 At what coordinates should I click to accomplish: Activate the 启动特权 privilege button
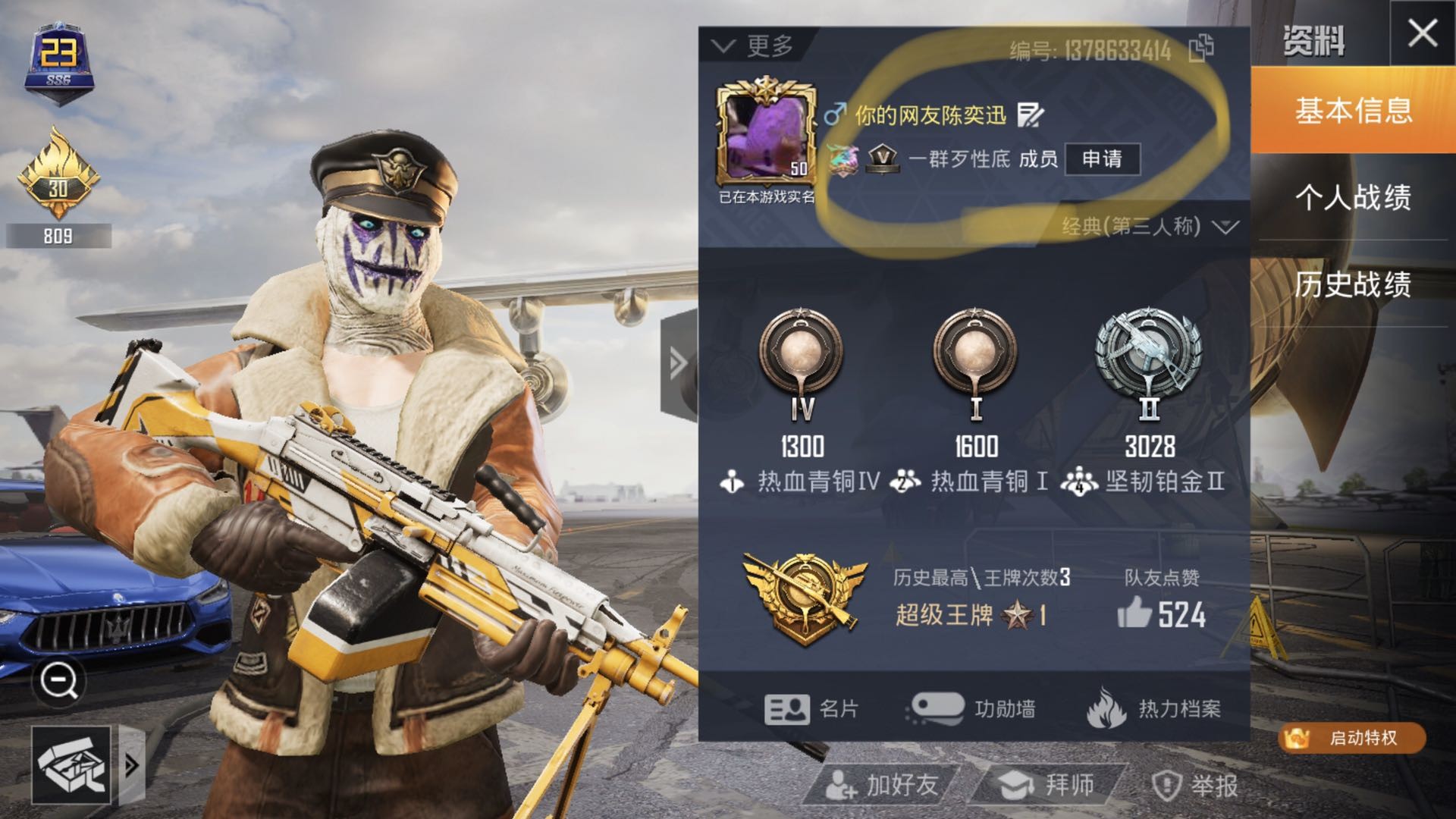(x=1352, y=738)
